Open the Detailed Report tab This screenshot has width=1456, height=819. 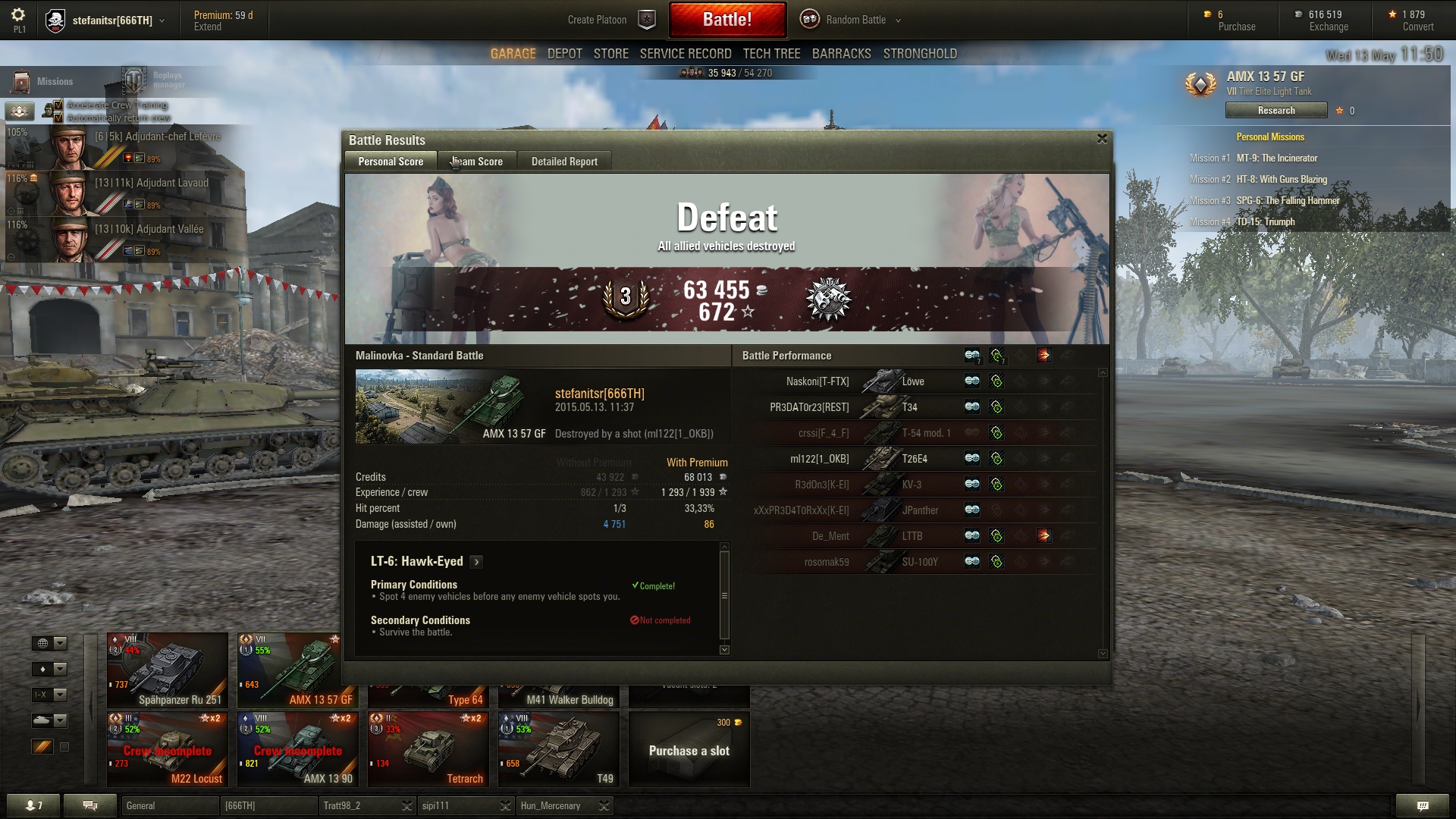(564, 162)
